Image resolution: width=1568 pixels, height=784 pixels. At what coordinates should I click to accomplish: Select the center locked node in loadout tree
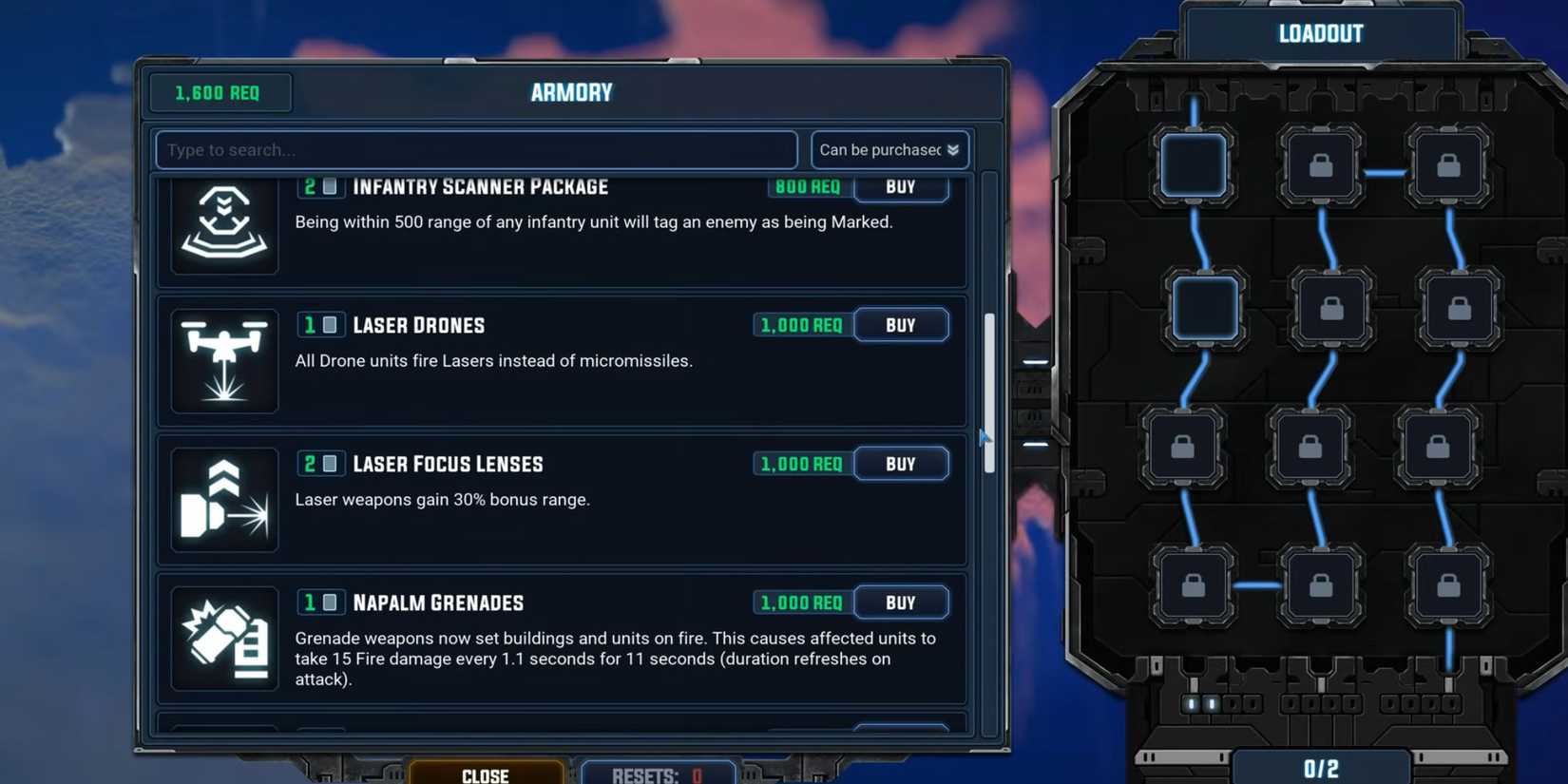click(1310, 447)
